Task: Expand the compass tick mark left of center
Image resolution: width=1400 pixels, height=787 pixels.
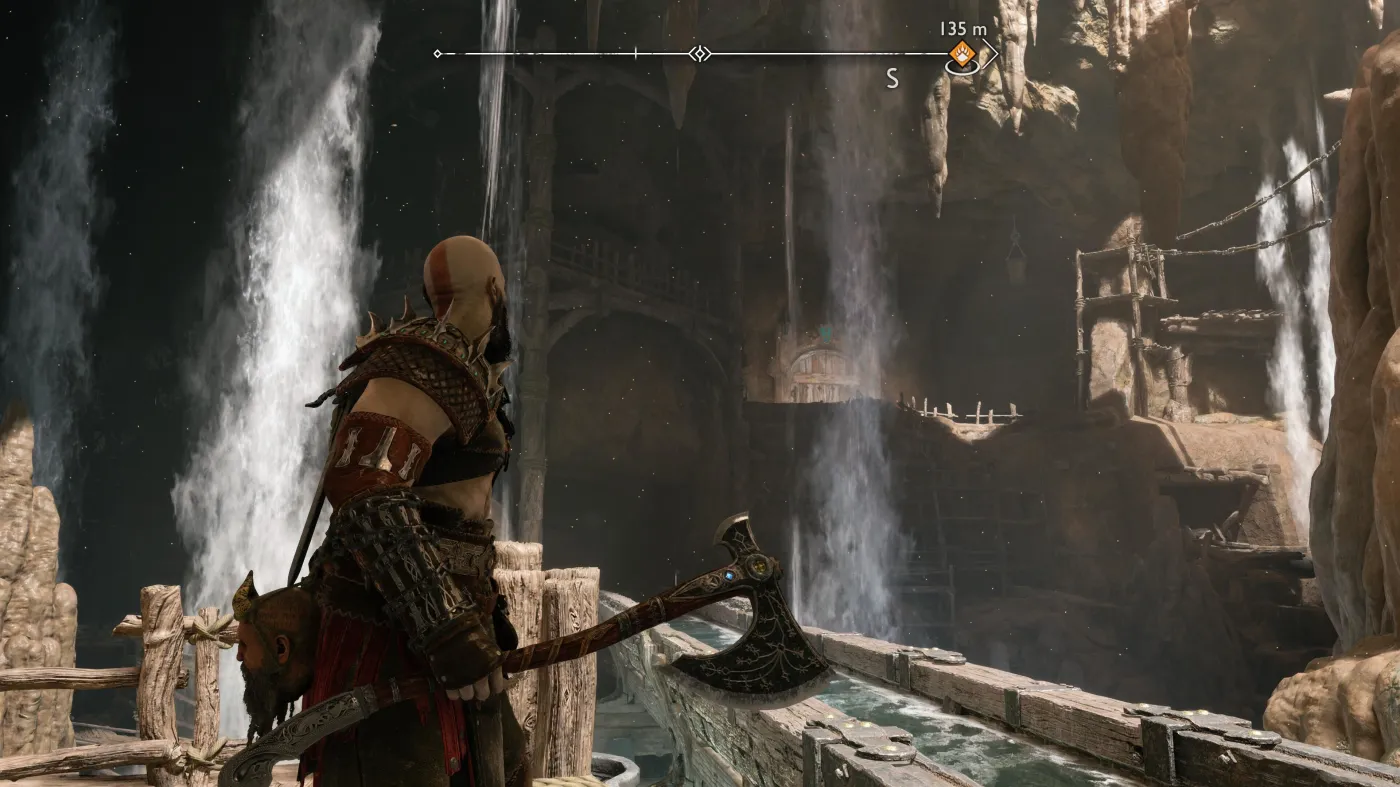Action: tap(635, 53)
